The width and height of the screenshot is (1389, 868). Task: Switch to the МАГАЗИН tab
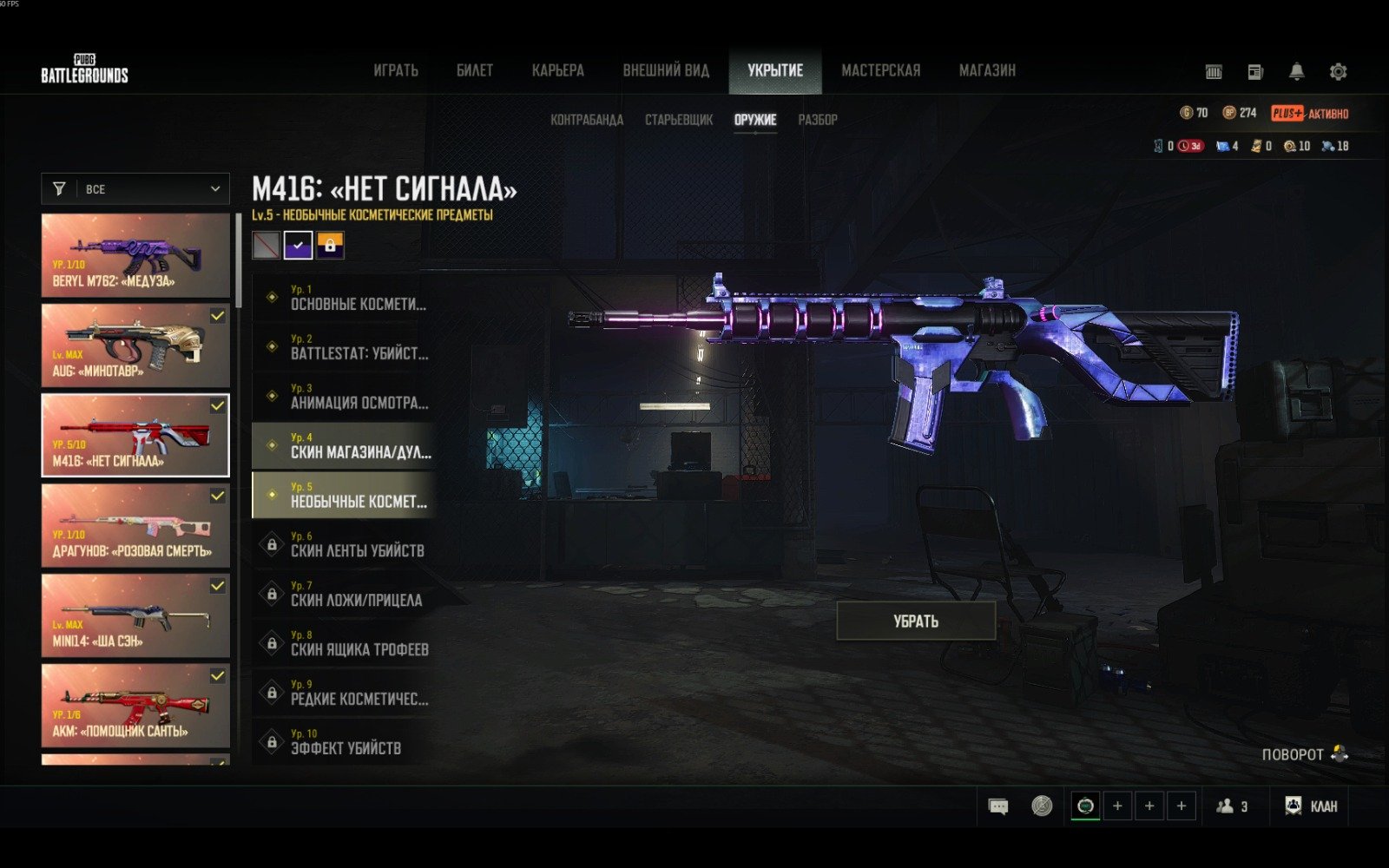coord(987,70)
